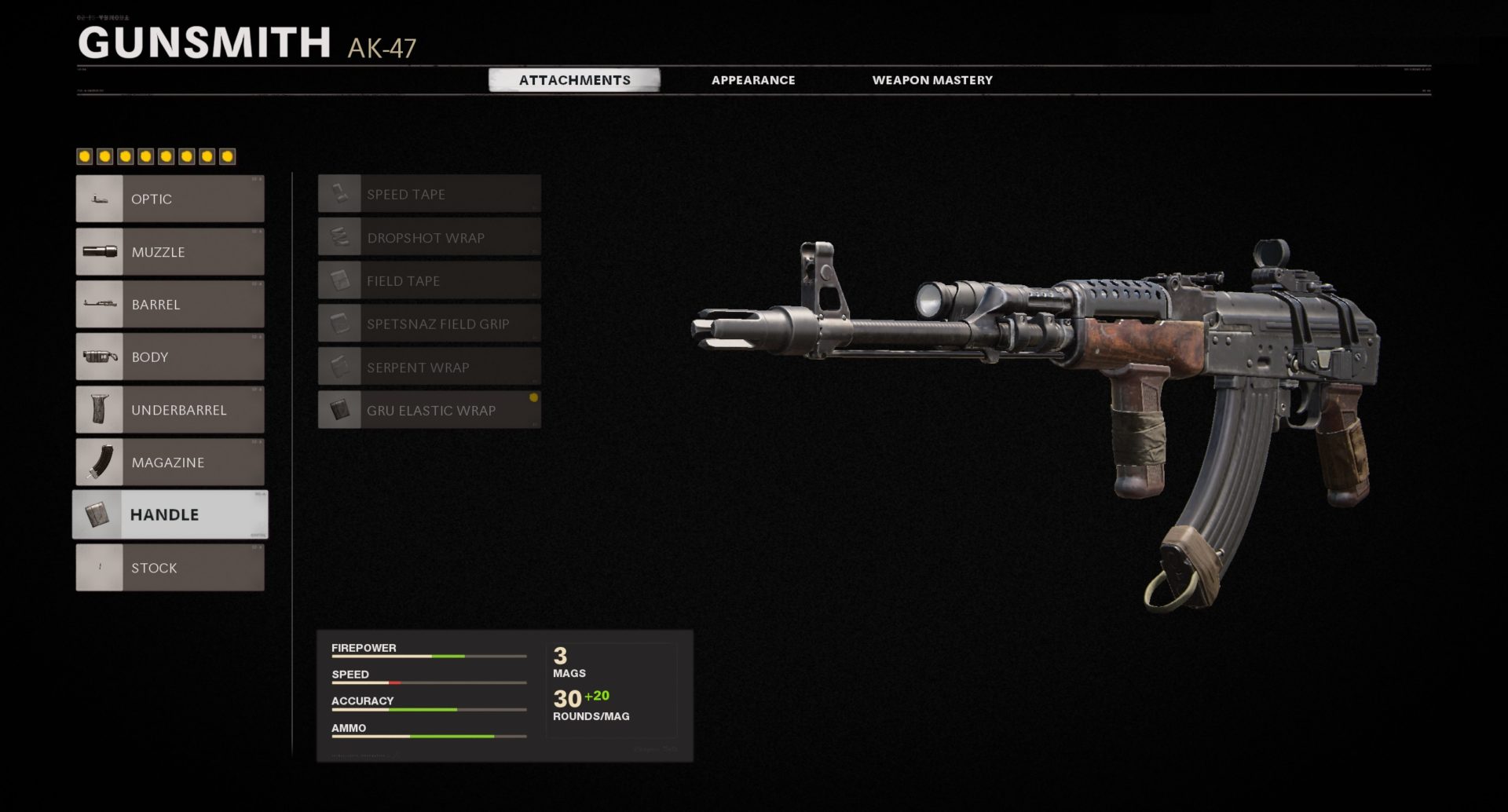Open the Barrel attachment category
1508x812 pixels.
pos(170,304)
